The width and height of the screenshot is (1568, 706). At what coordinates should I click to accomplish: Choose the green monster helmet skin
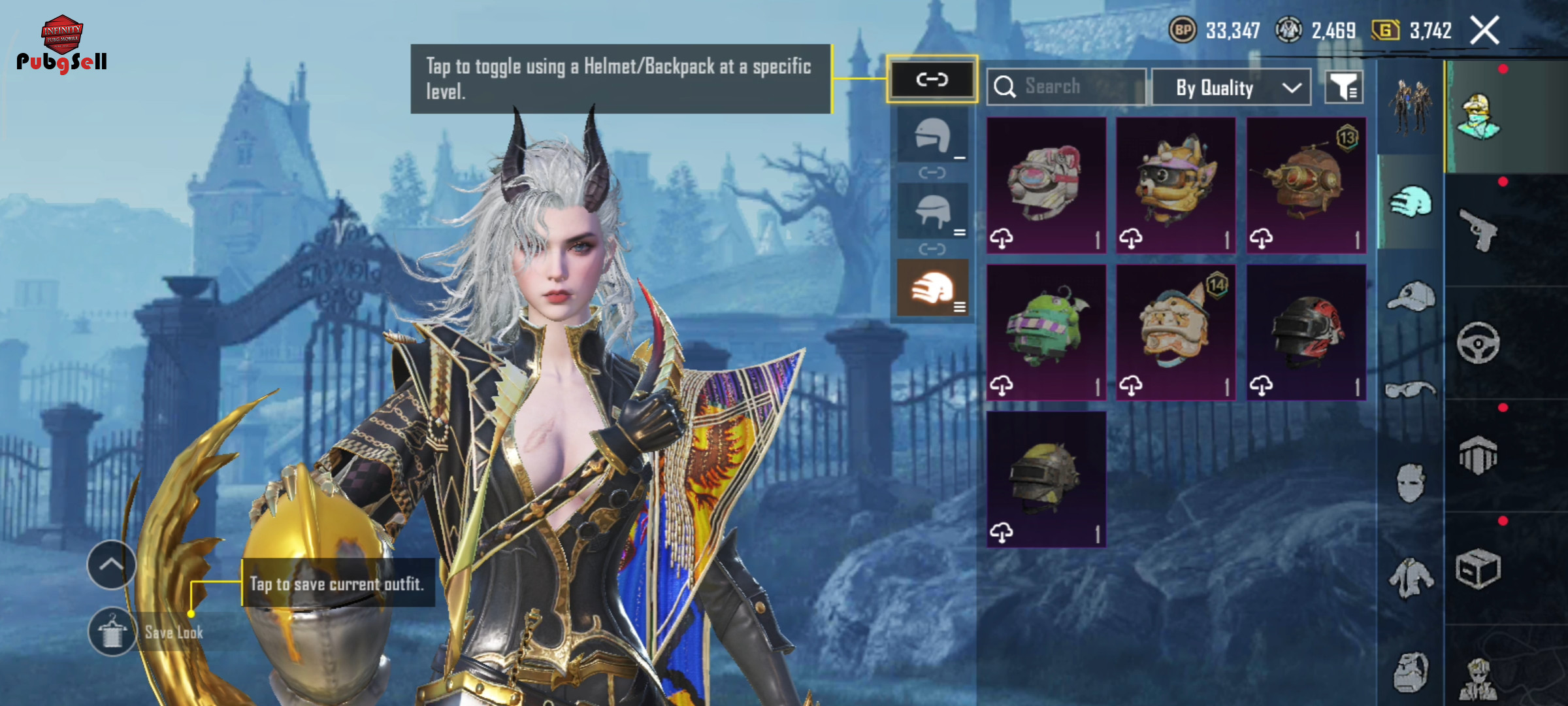(1046, 332)
